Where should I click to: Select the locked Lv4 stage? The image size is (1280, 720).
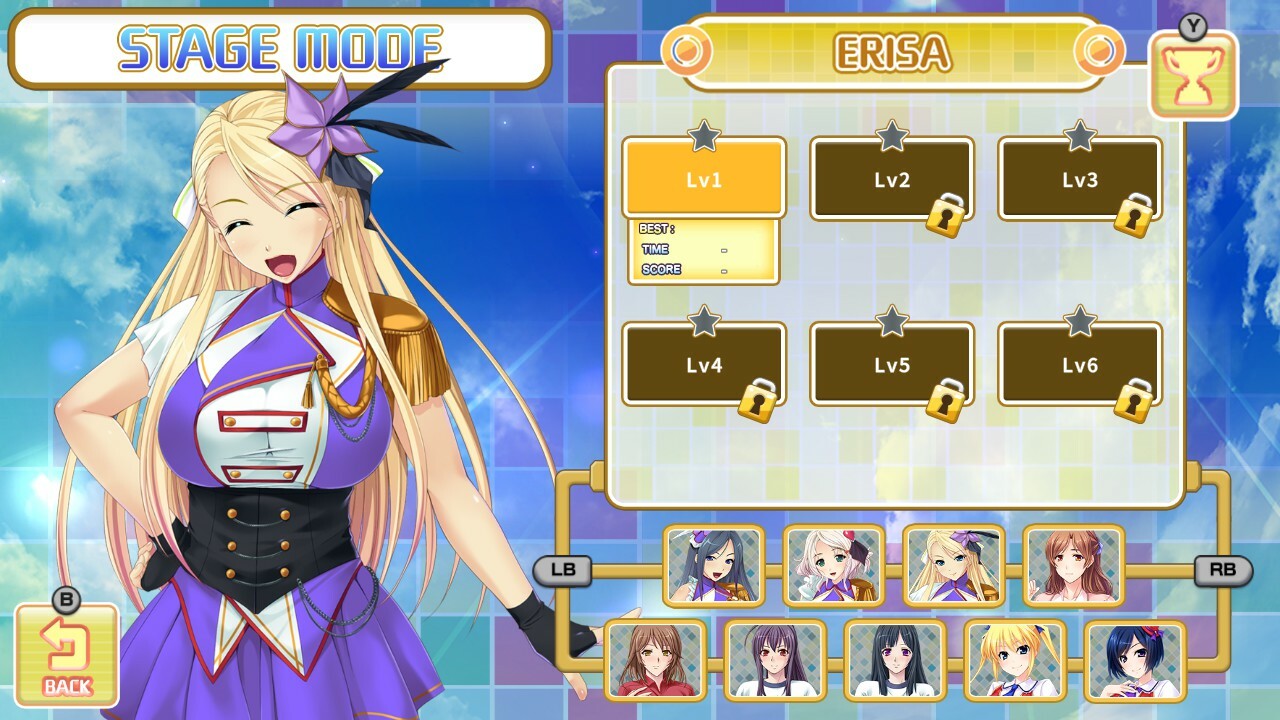(703, 363)
